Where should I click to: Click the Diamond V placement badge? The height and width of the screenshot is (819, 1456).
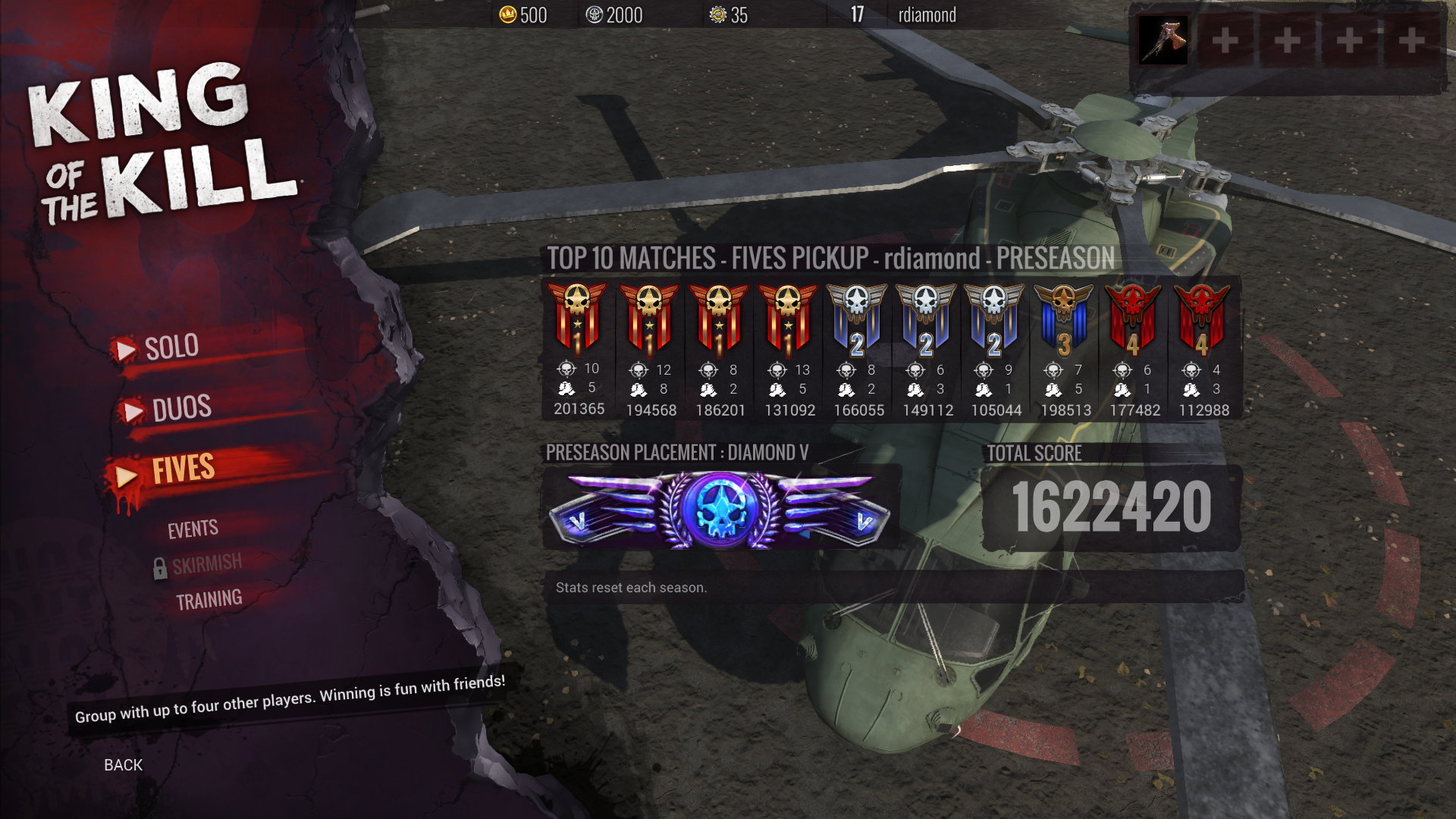[720, 507]
